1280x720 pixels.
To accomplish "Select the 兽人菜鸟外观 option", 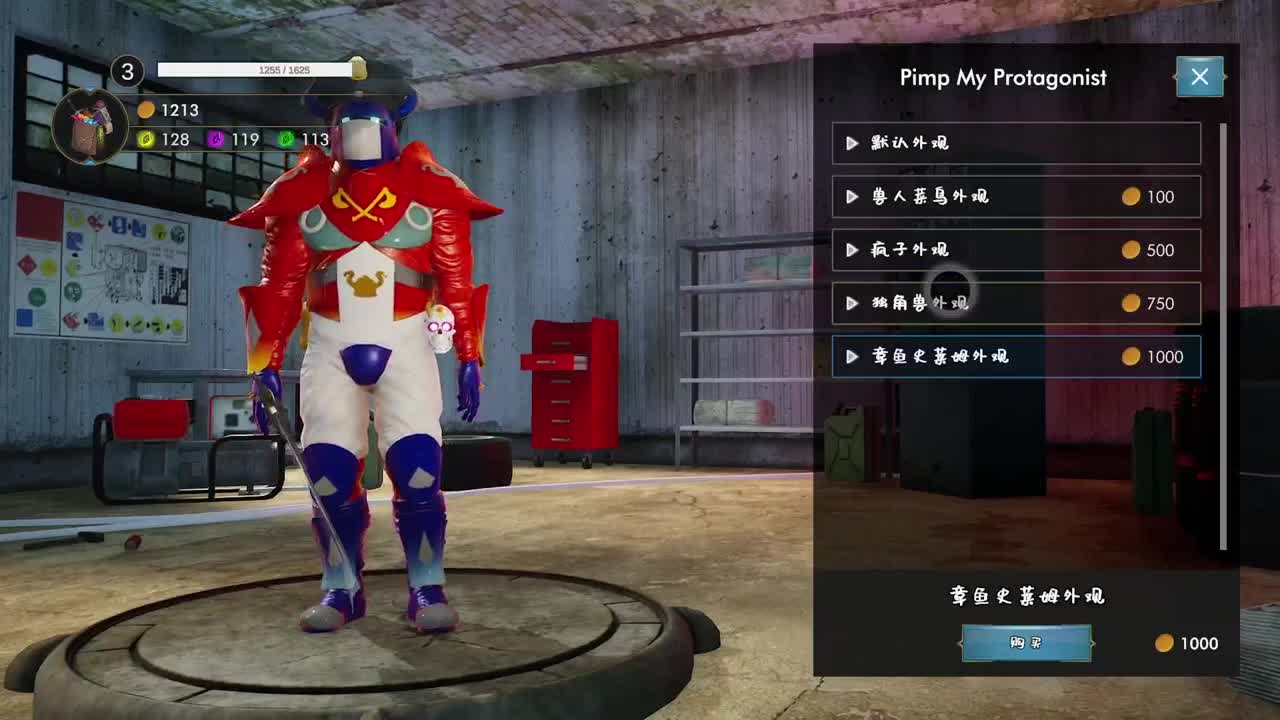I will (1016, 197).
